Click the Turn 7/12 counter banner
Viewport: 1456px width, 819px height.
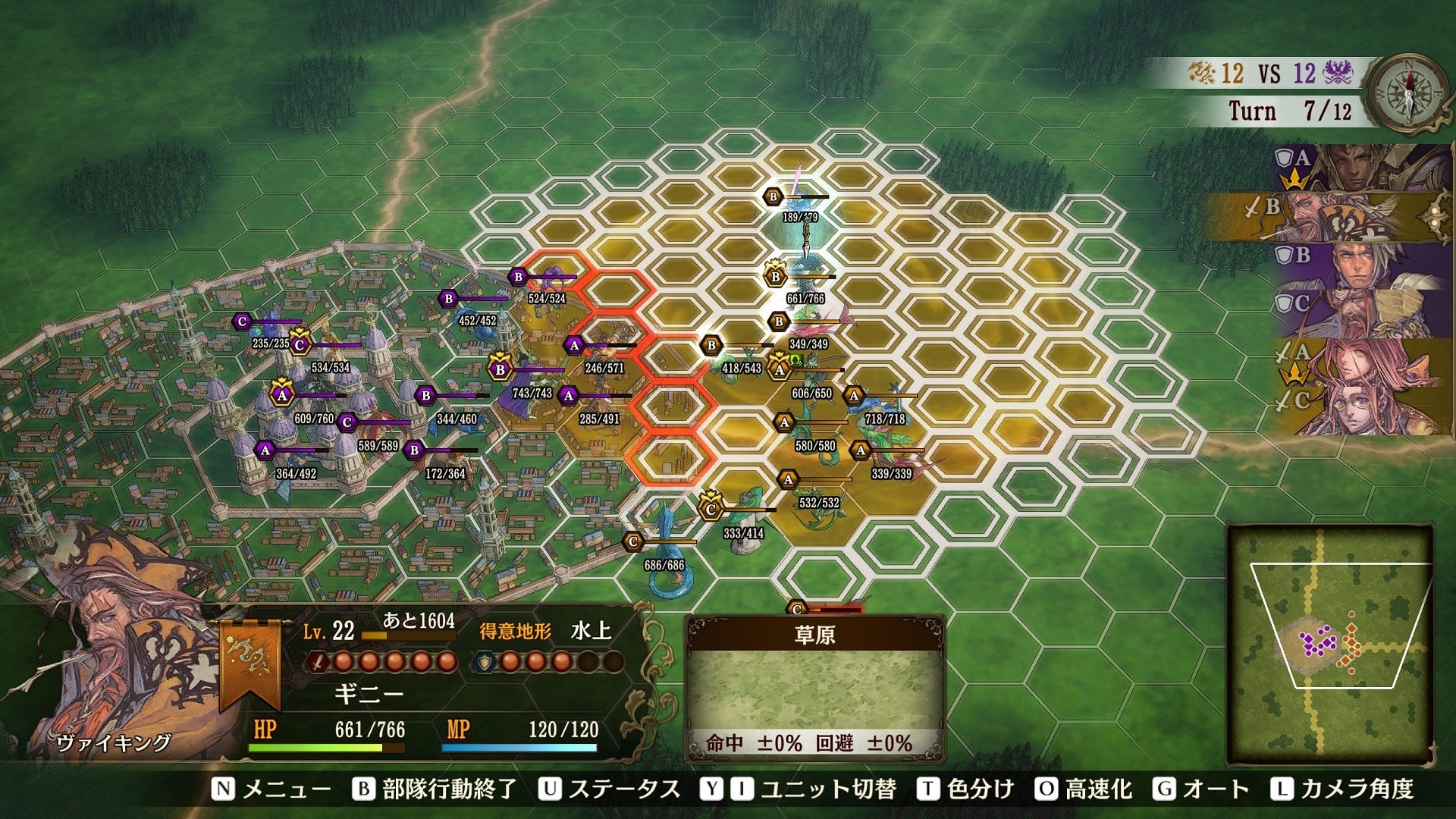pyautogui.click(x=1291, y=111)
